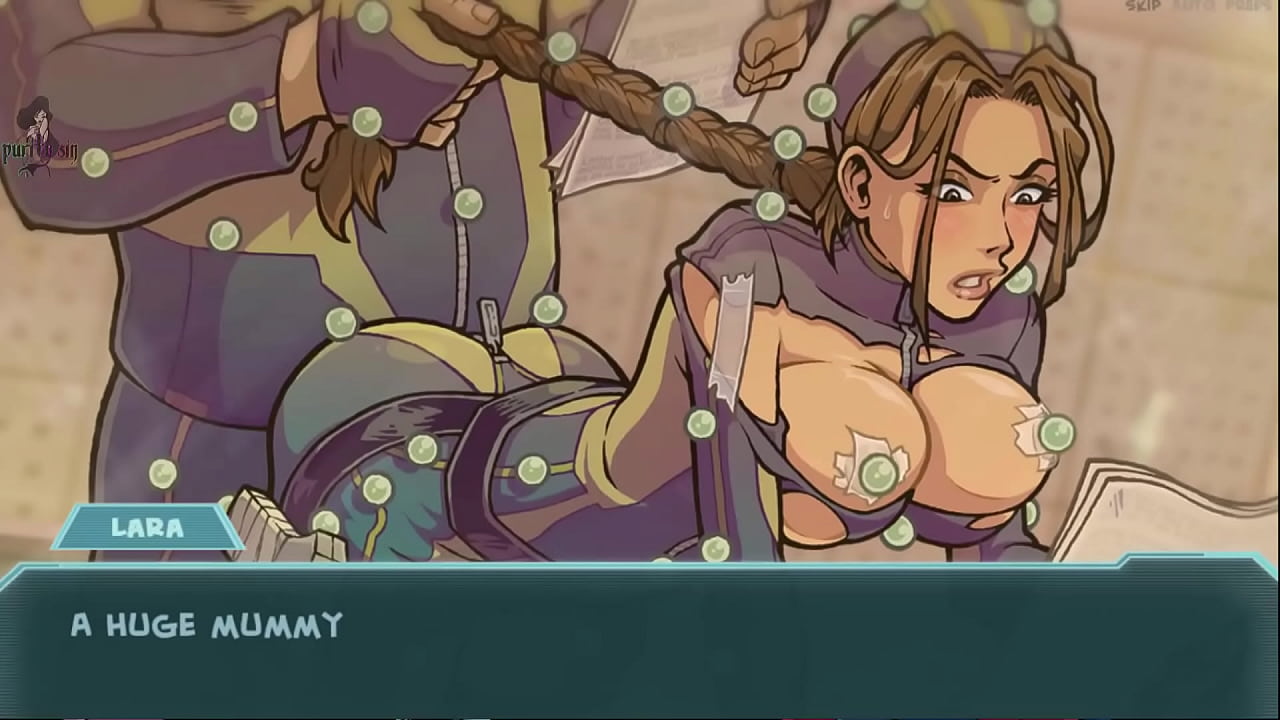This screenshot has height=720, width=1280.
Task: Advance the dialogue box text
Action: 640,640
